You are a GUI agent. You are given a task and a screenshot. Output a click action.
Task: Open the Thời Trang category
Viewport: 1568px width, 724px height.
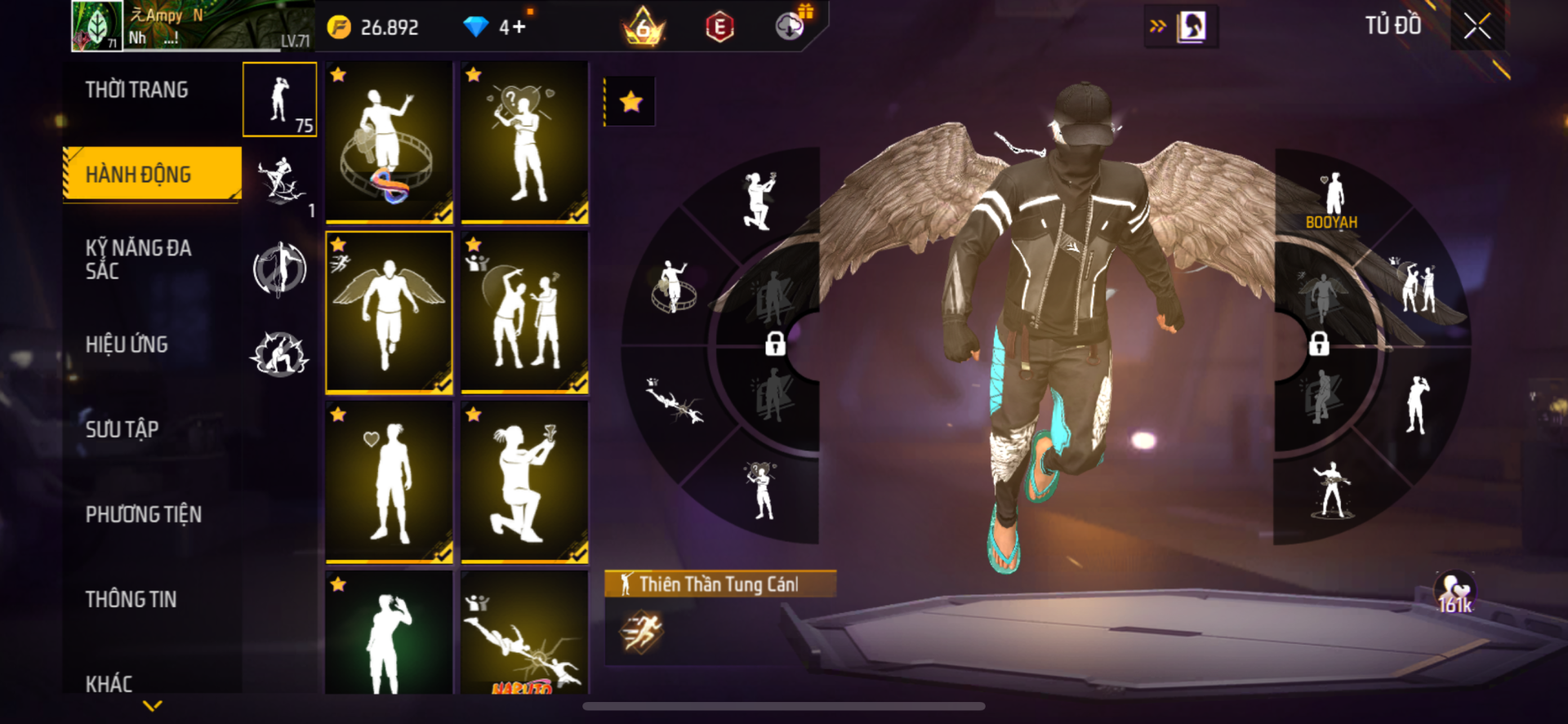point(136,90)
